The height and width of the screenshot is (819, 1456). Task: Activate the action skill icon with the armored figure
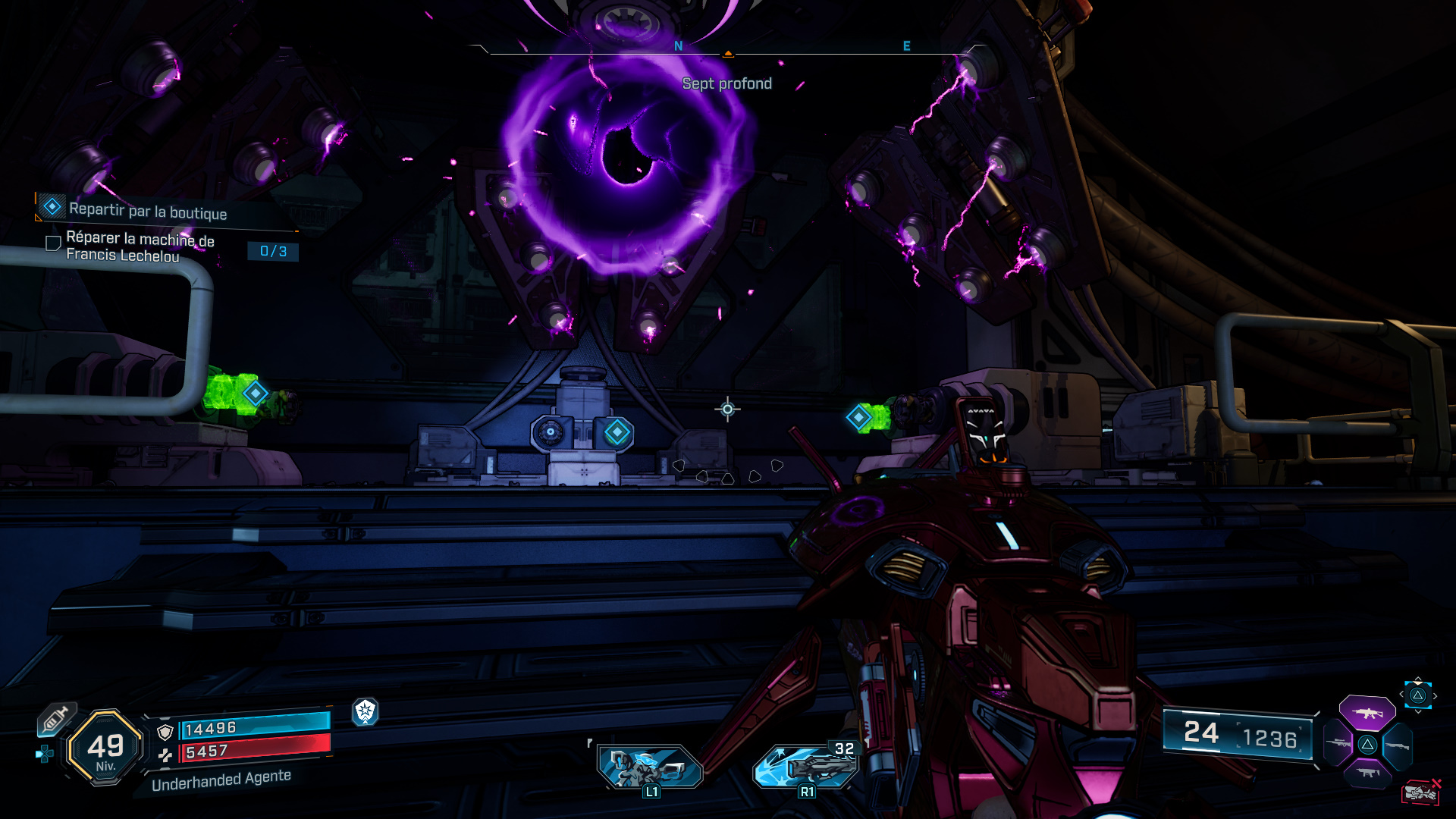pyautogui.click(x=649, y=767)
